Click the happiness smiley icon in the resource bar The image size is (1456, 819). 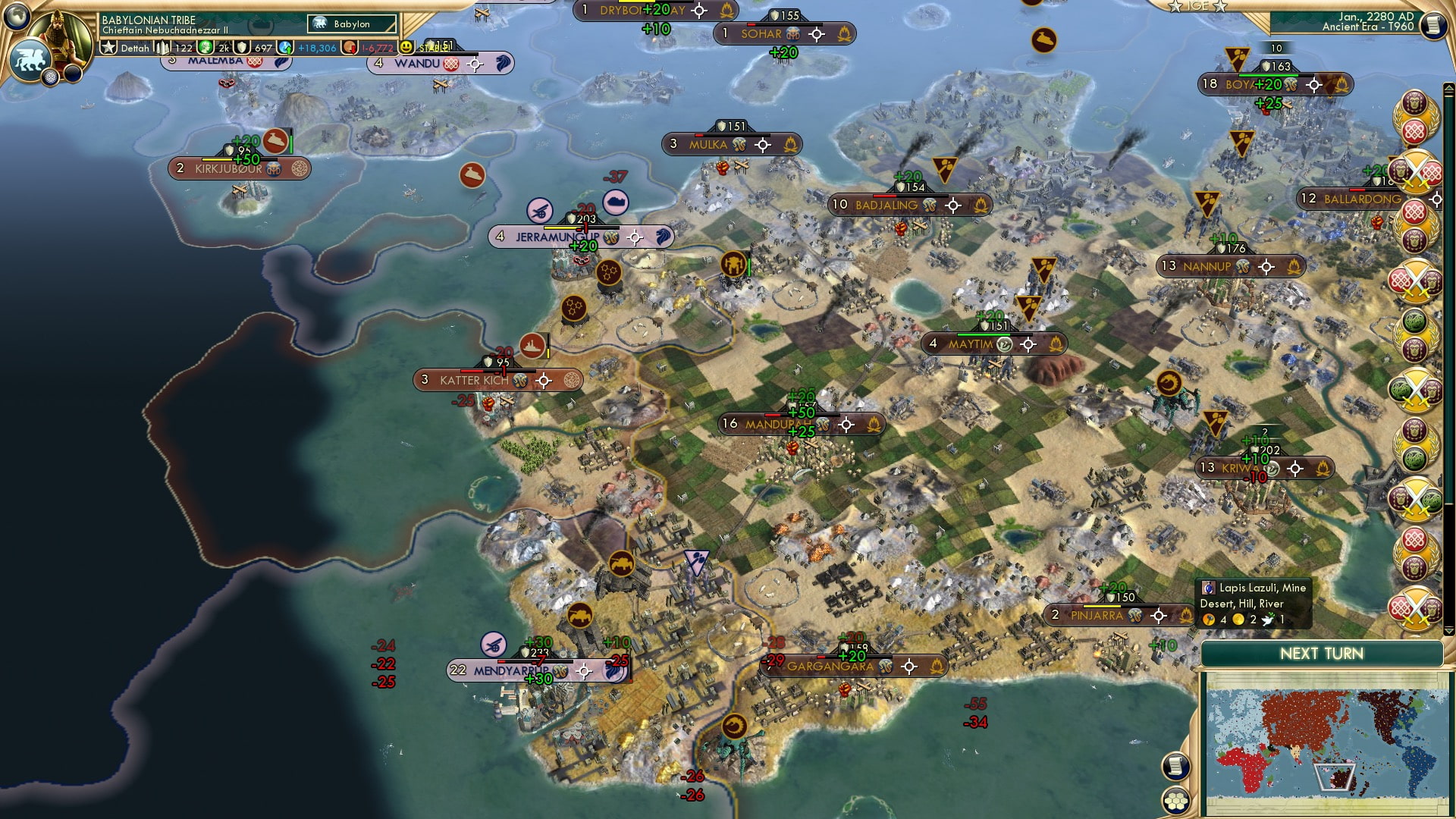coord(406,48)
